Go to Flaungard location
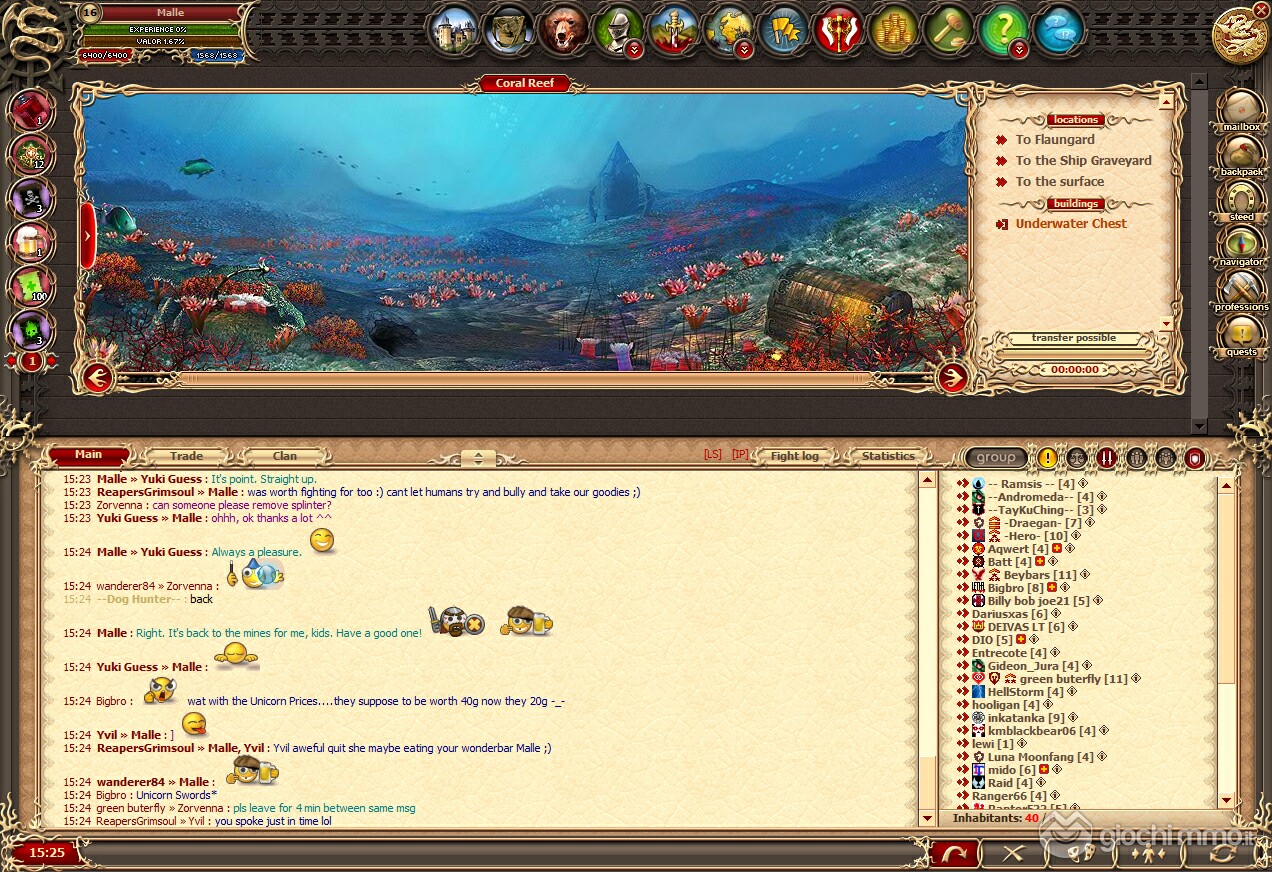The image size is (1272, 872). click(x=1054, y=140)
